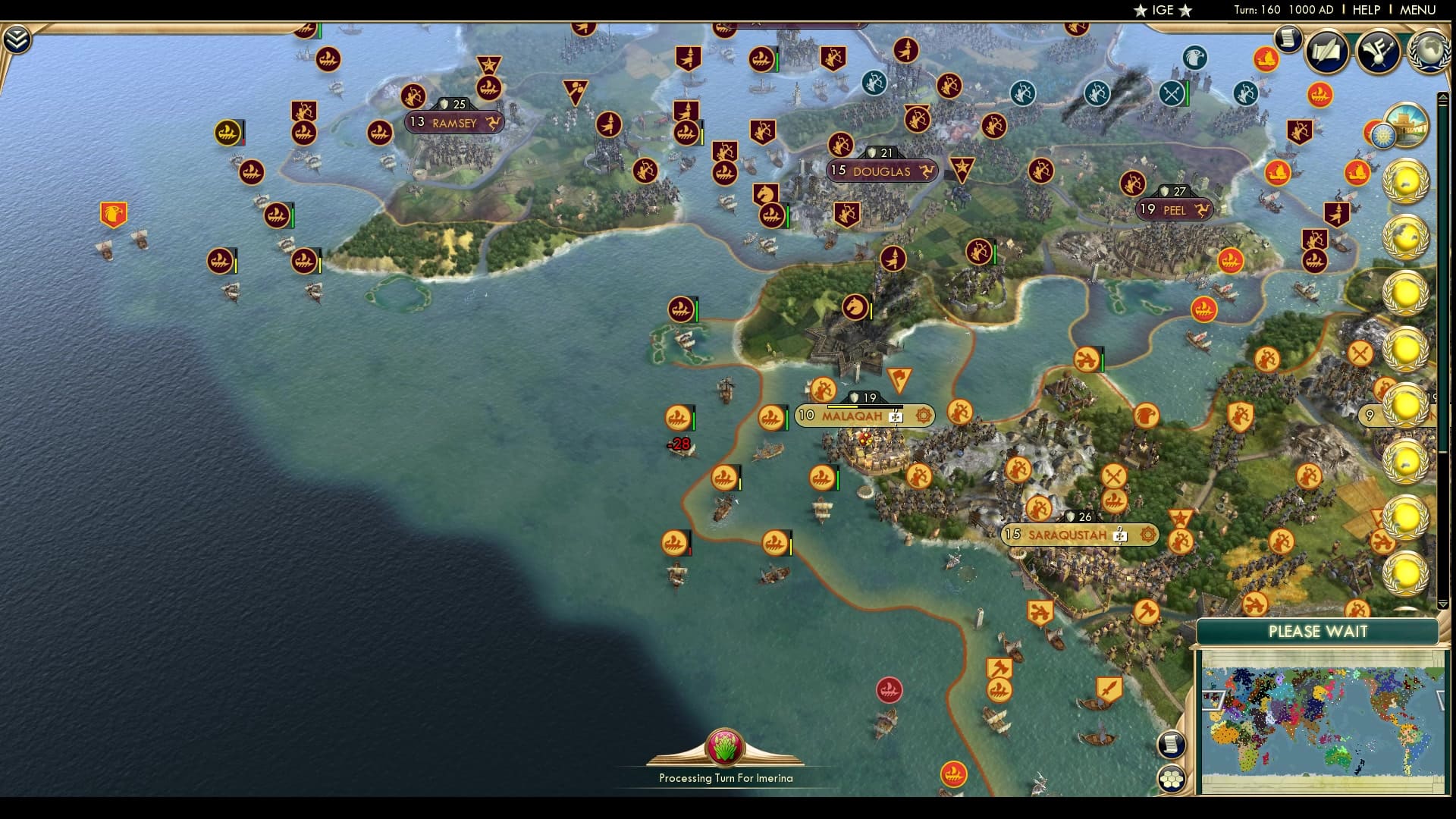
Task: Toggle the hex grid overlay button
Action: [x=1172, y=780]
